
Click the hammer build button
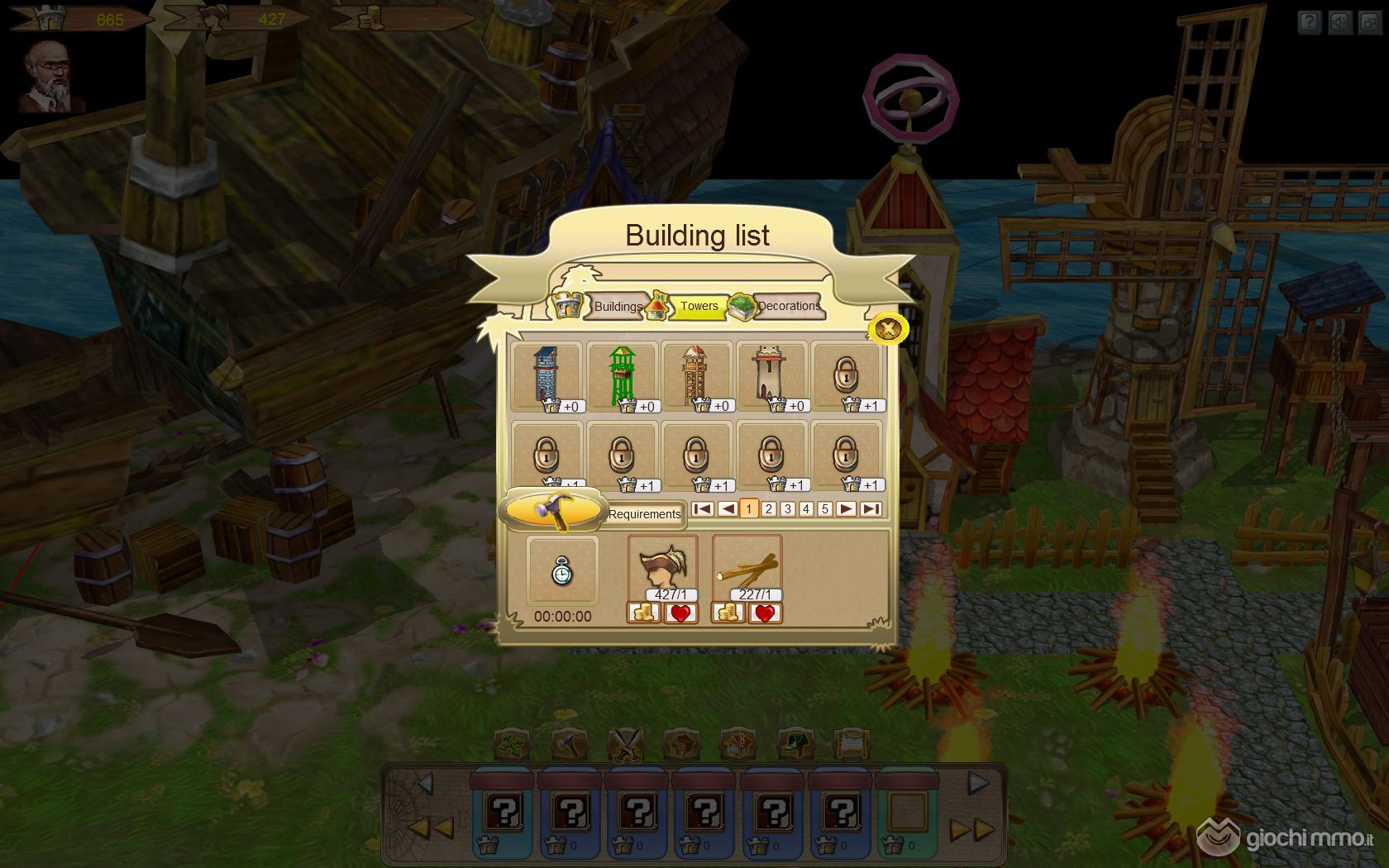[x=552, y=511]
